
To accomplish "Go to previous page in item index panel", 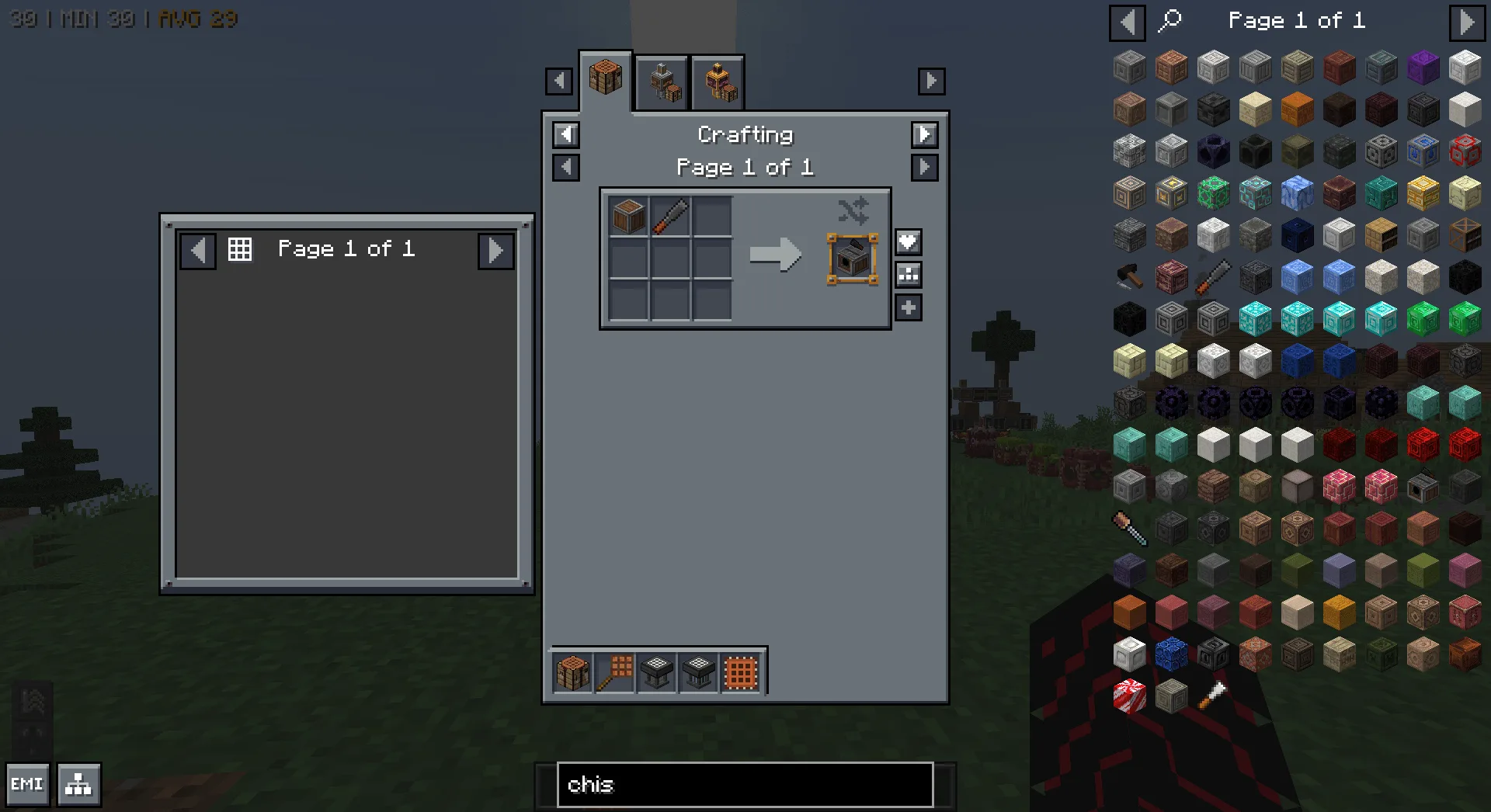I will [x=1128, y=22].
